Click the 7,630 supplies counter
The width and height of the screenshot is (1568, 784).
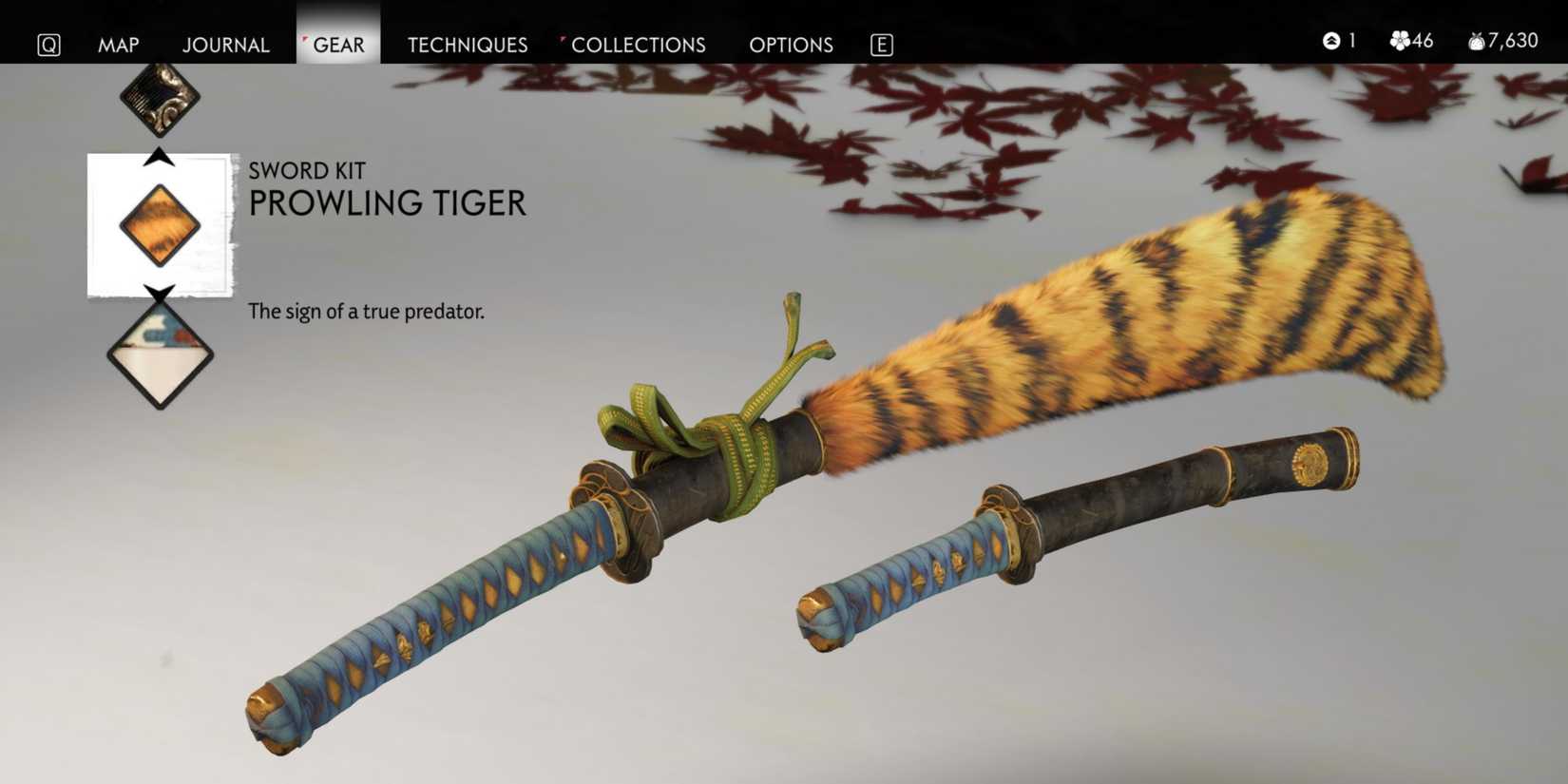(1511, 42)
